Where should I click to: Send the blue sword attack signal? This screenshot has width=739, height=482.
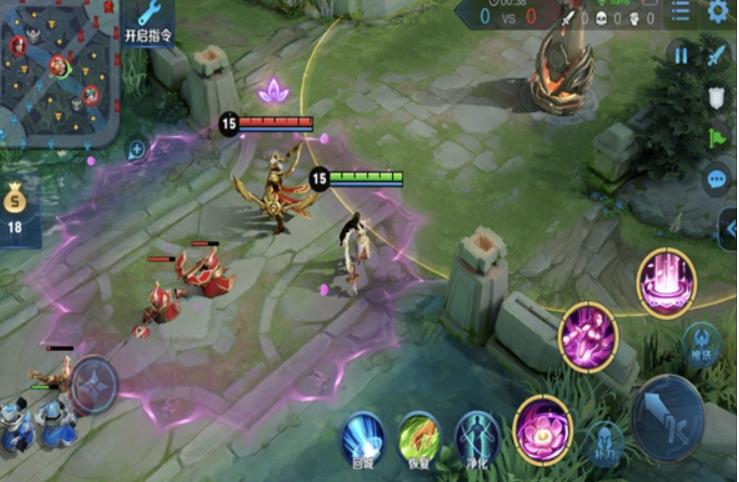[716, 56]
